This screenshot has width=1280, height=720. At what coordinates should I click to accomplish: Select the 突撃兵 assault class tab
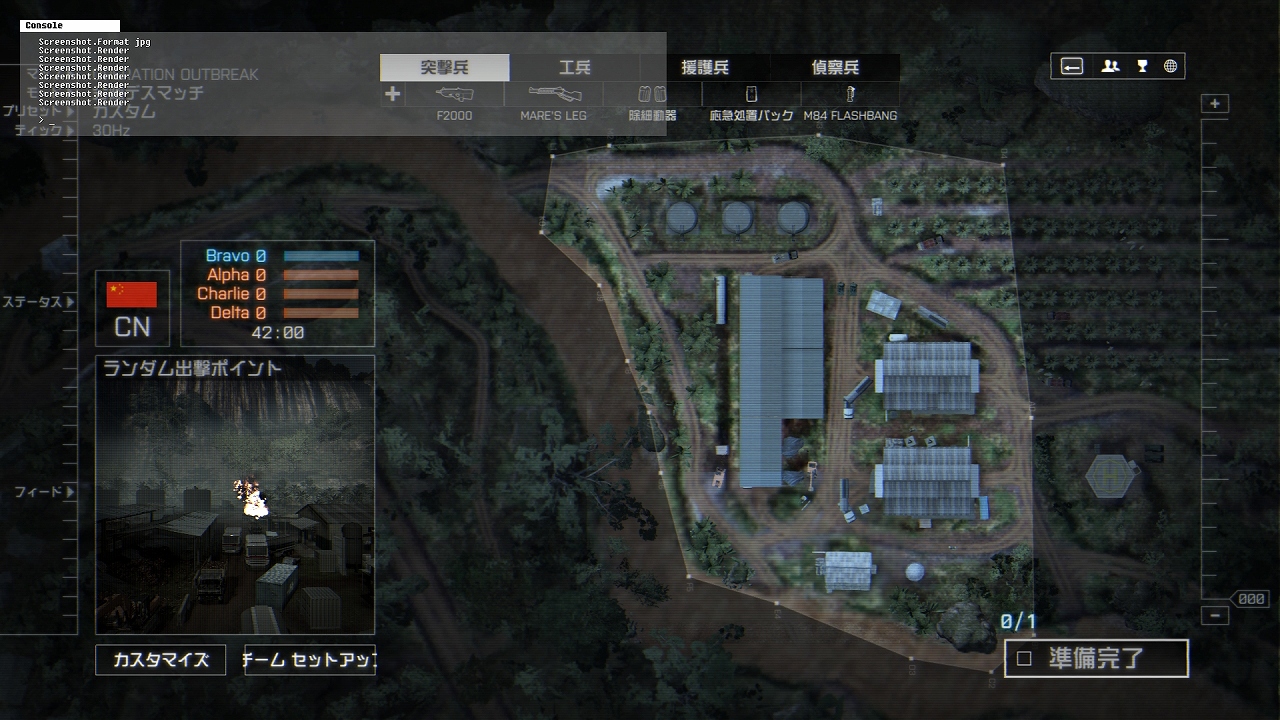click(x=444, y=68)
